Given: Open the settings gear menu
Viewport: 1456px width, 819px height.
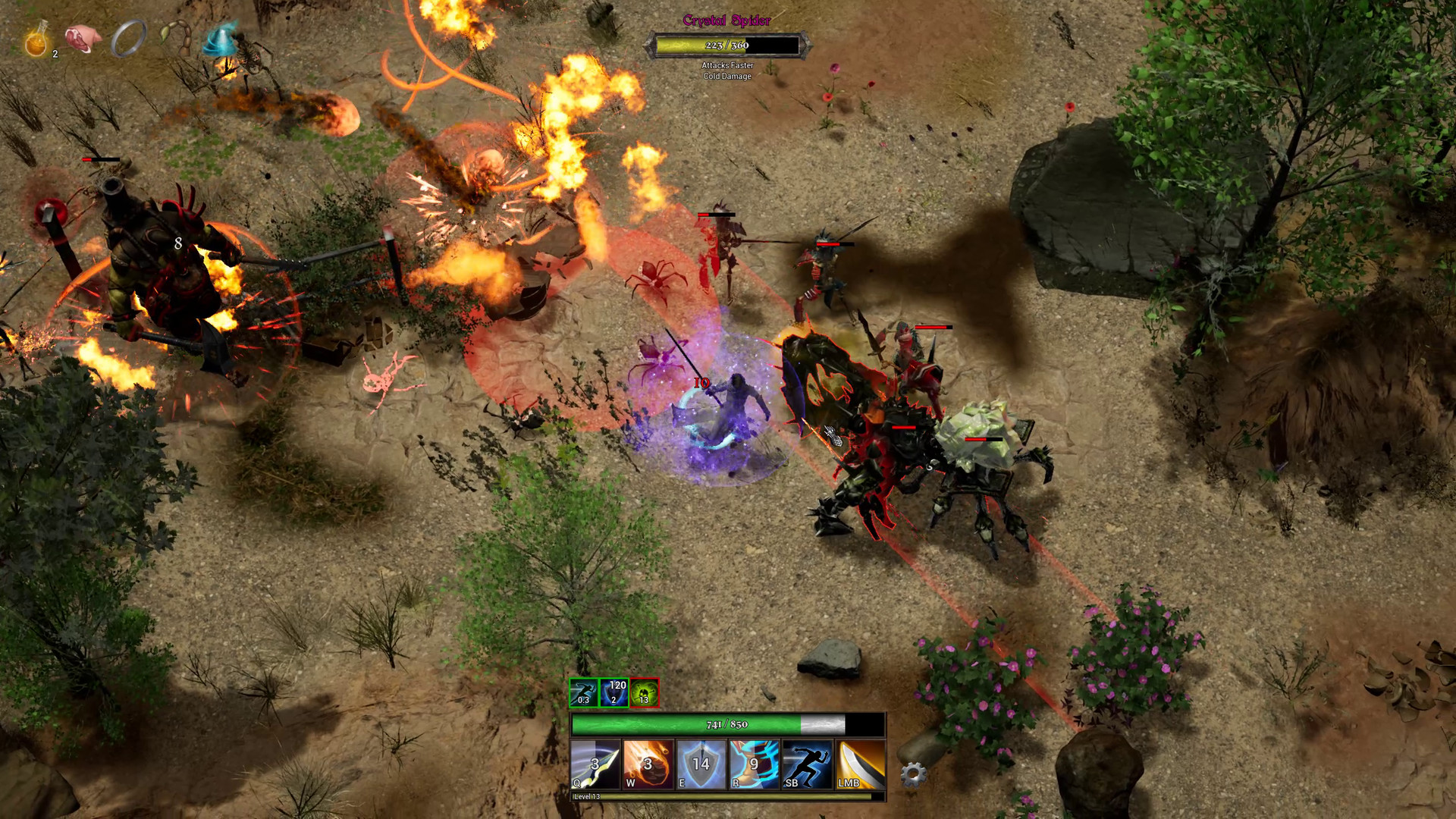Looking at the screenshot, I should [914, 774].
